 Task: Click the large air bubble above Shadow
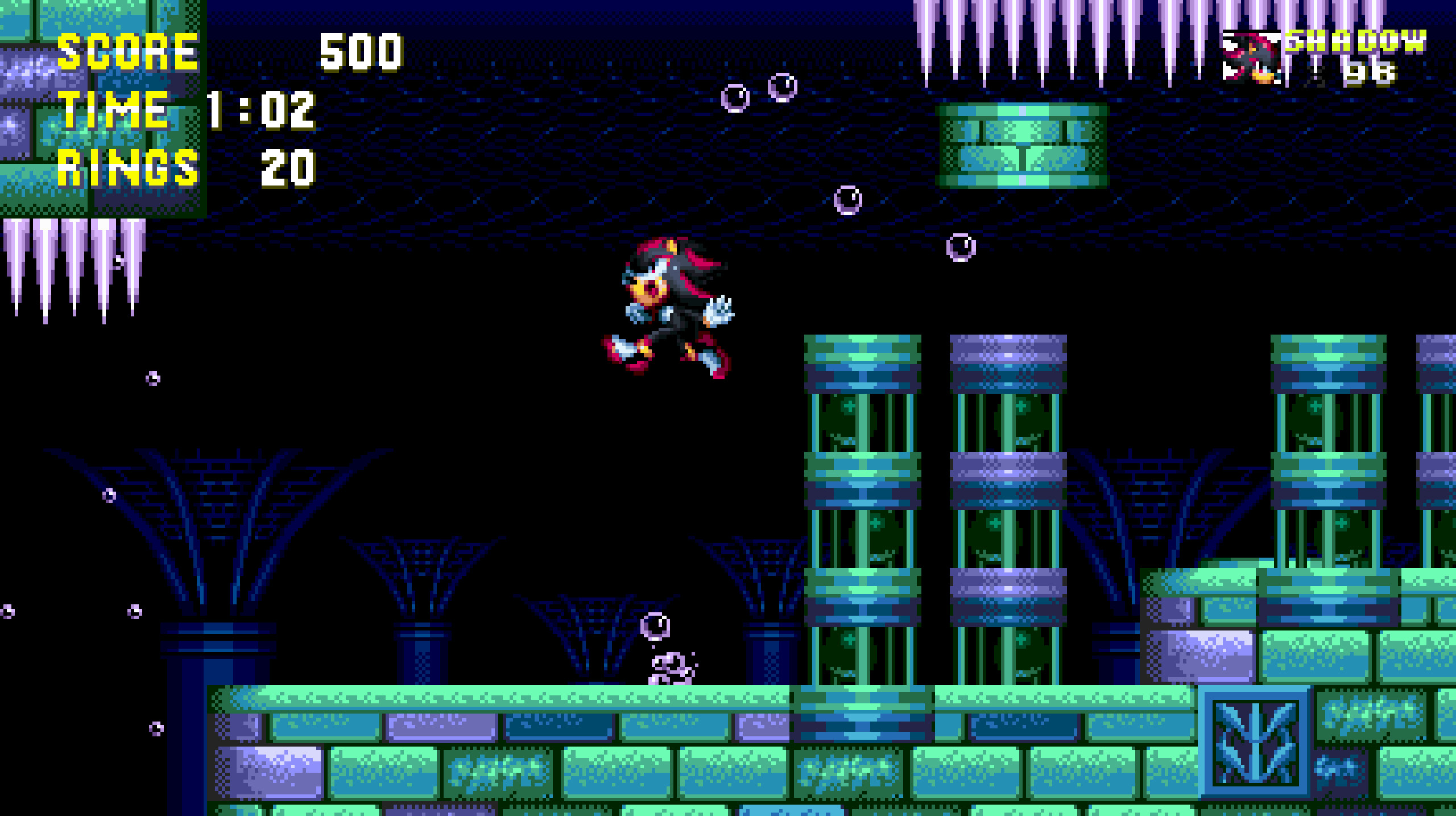[x=847, y=200]
